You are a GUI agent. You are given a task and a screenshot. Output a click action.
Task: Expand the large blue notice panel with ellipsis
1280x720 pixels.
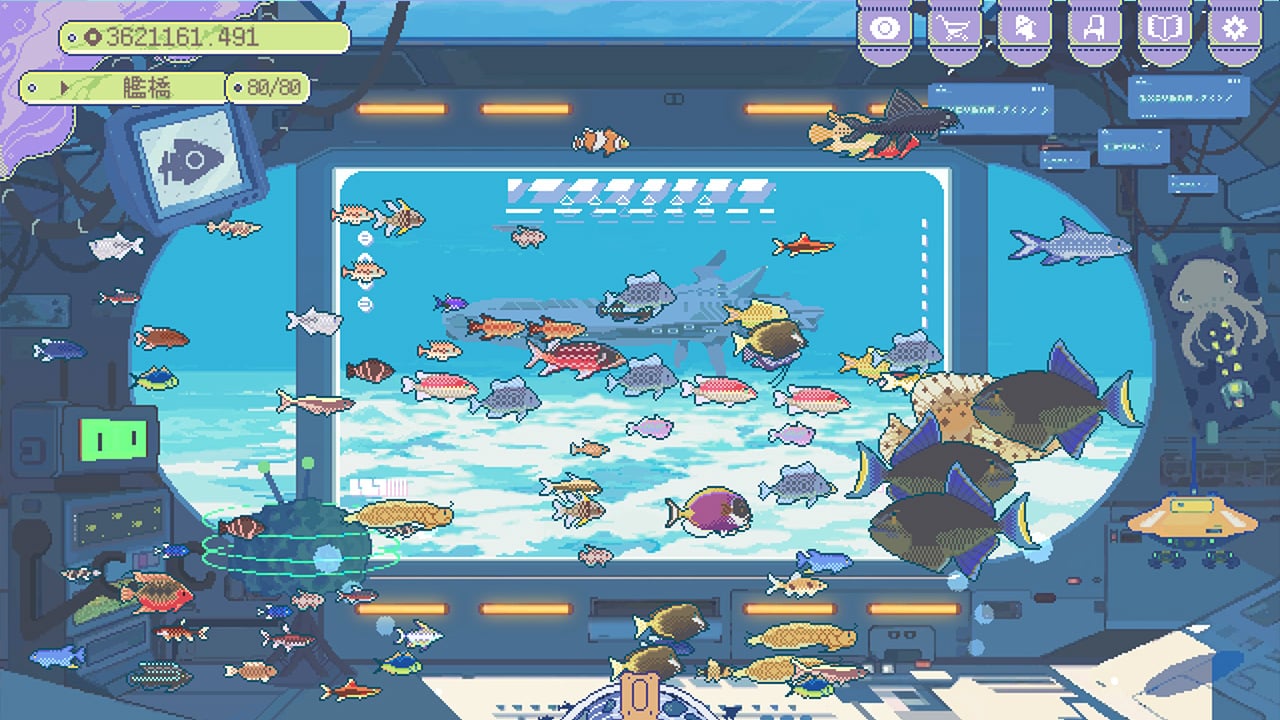point(990,110)
